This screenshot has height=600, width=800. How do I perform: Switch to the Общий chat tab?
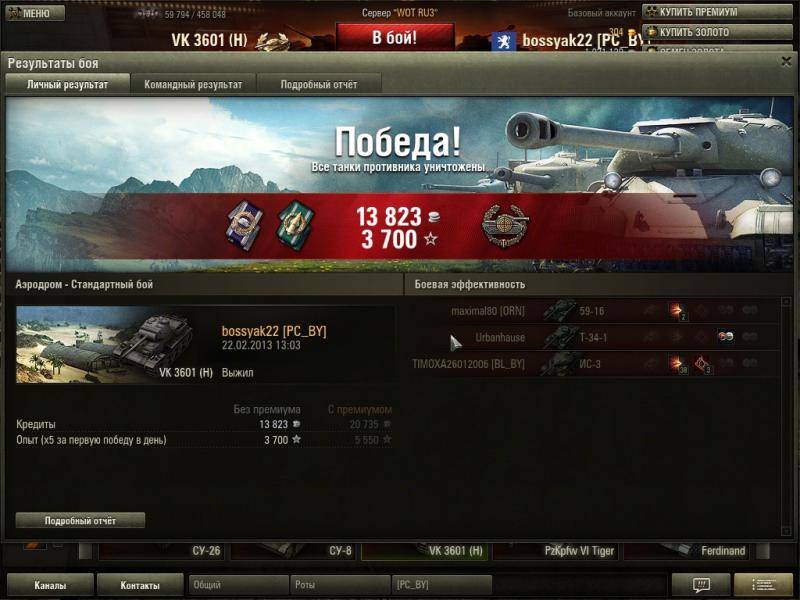click(237, 585)
